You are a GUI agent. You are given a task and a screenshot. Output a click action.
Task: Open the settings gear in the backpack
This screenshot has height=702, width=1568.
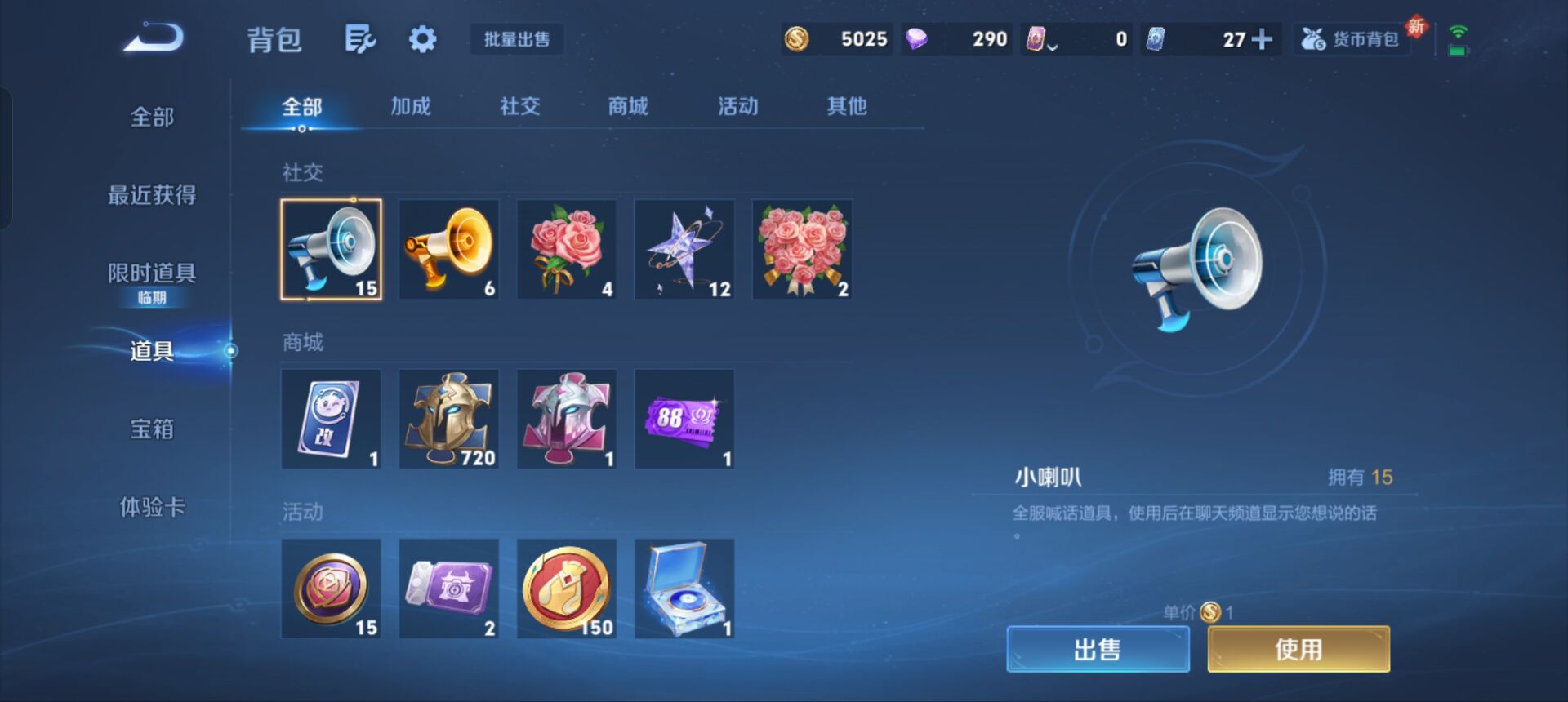point(421,38)
